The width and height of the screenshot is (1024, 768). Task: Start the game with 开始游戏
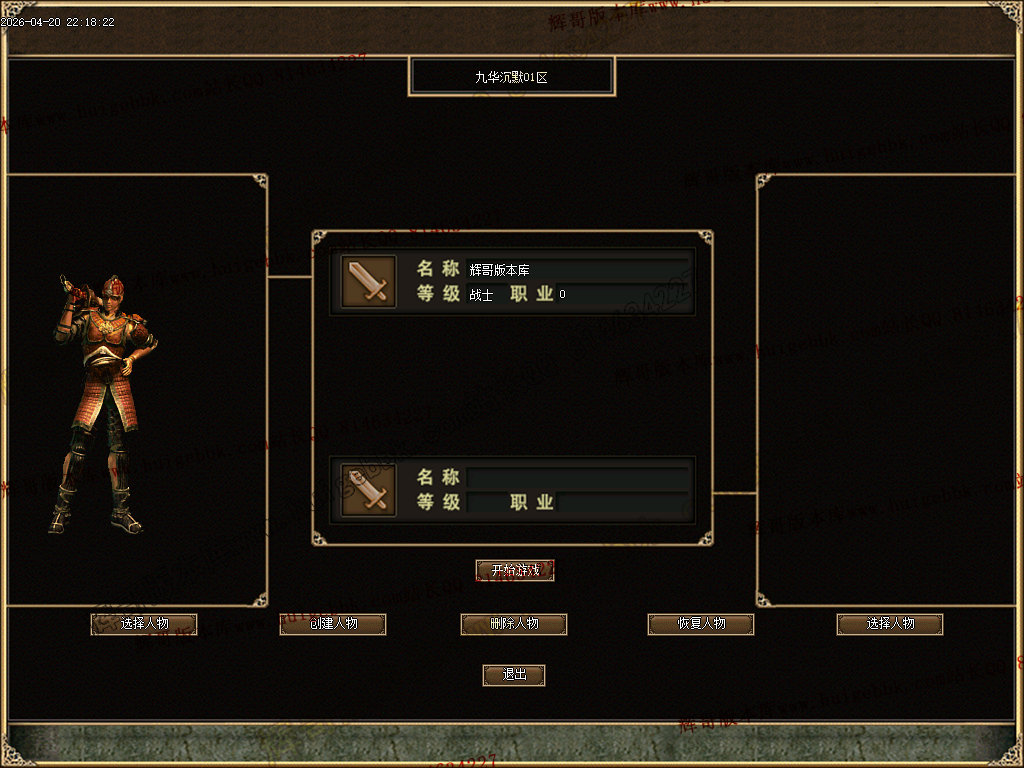(514, 570)
